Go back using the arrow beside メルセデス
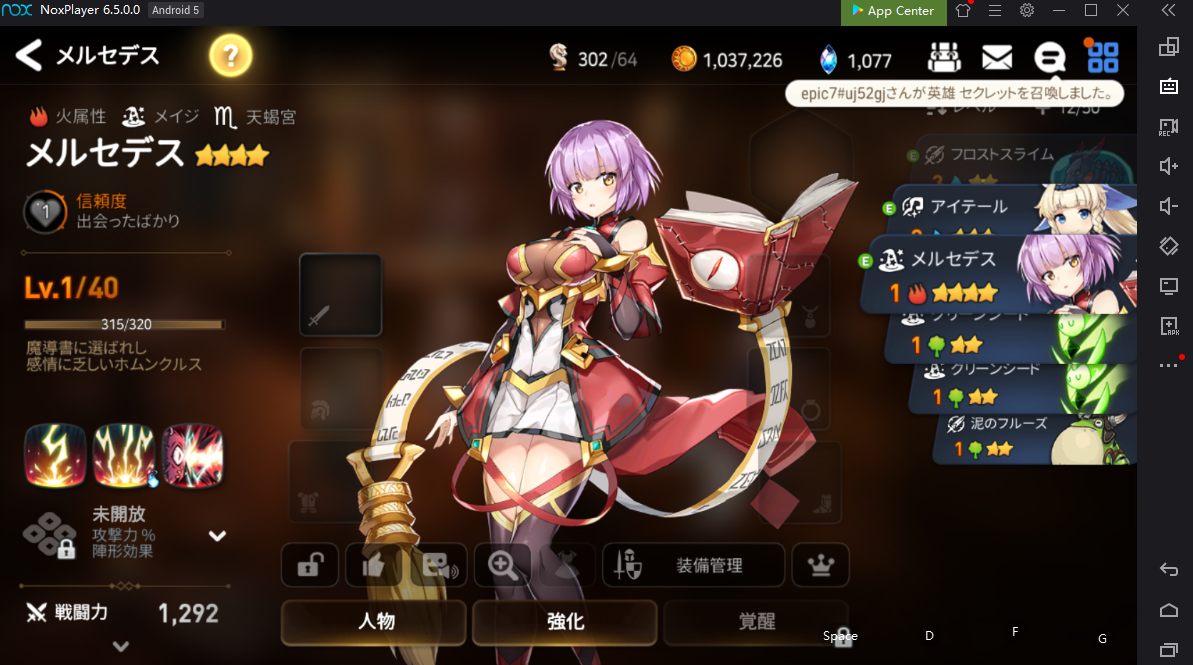1193x665 pixels. tap(29, 55)
